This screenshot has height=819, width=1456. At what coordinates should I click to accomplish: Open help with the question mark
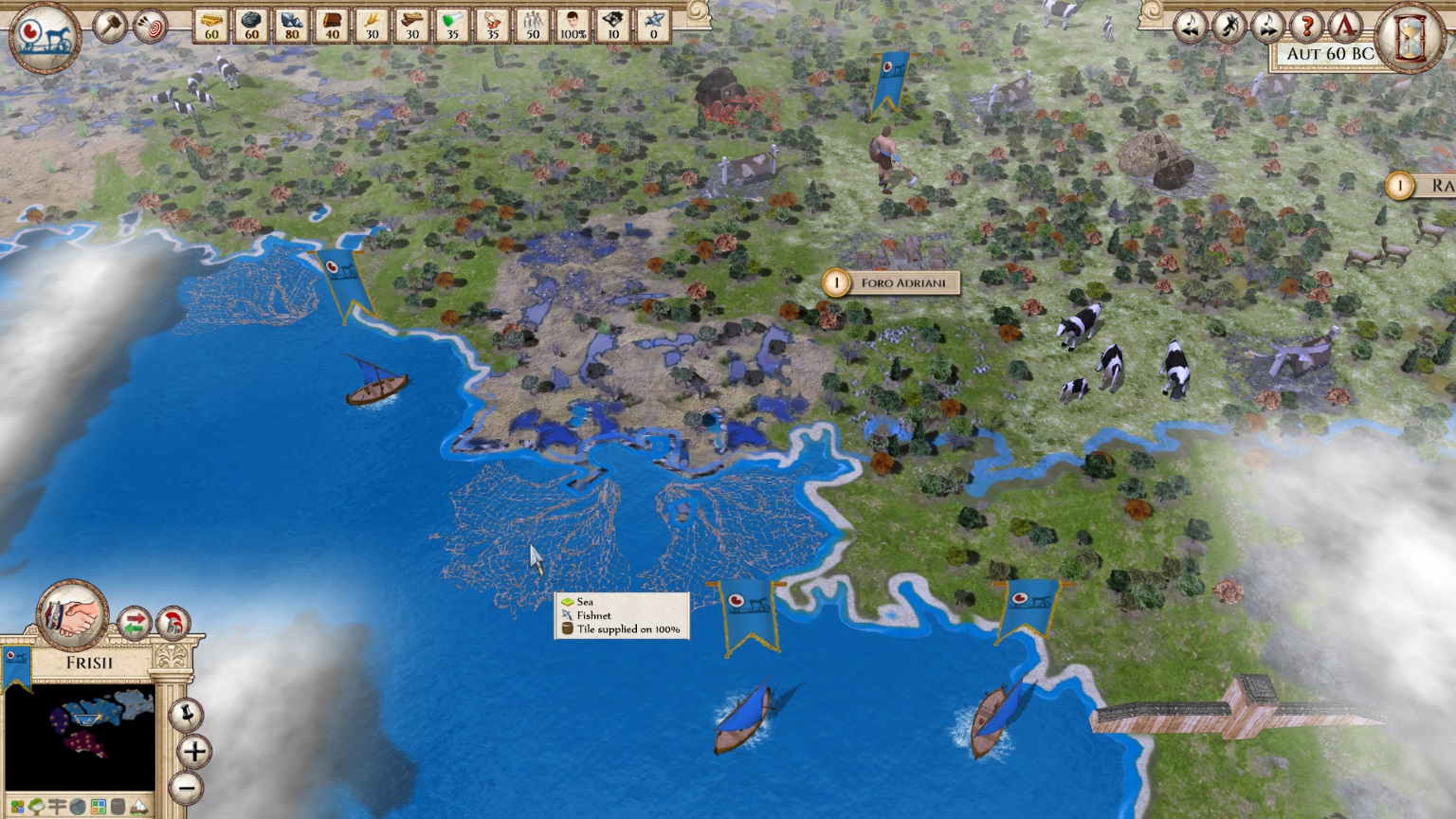point(1307,26)
